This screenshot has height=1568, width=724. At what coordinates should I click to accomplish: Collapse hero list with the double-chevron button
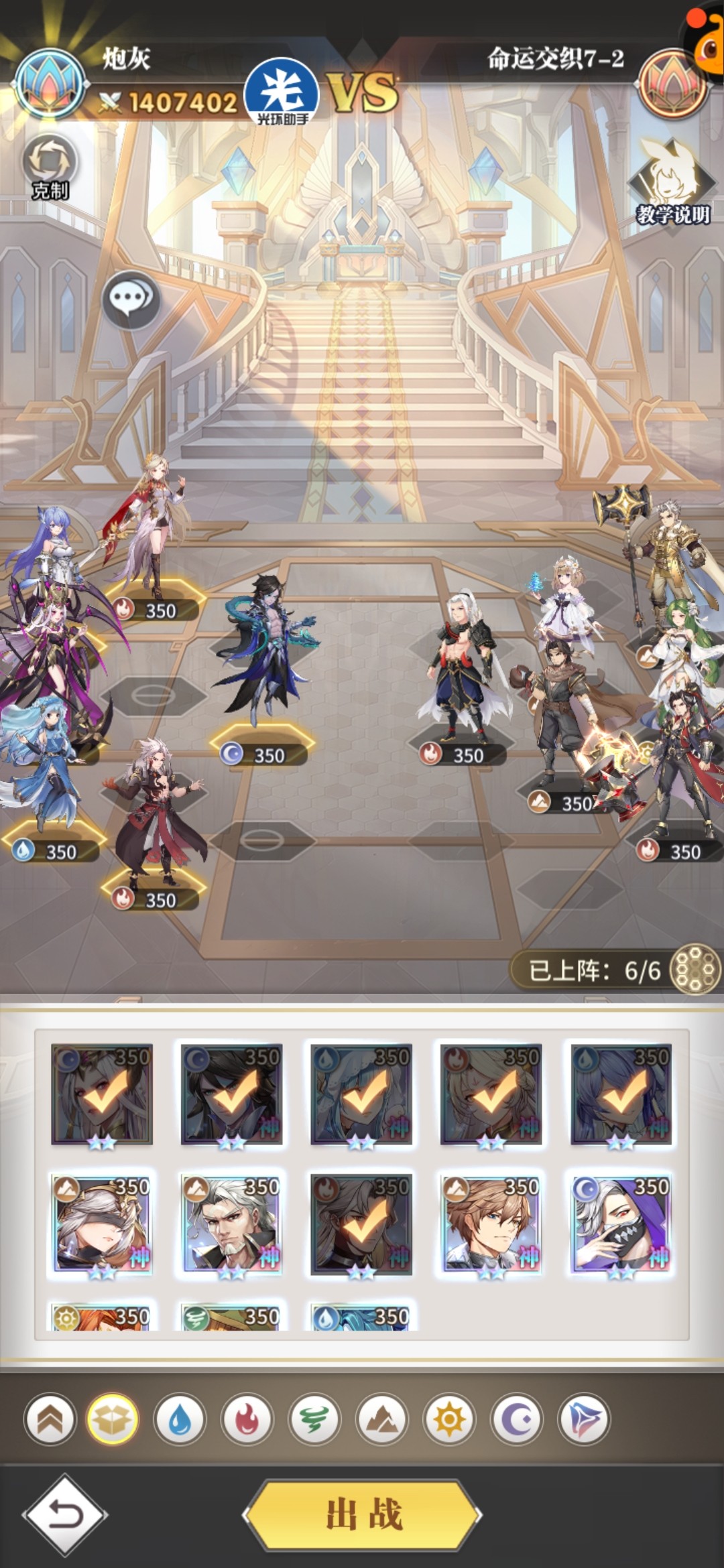[x=50, y=1419]
